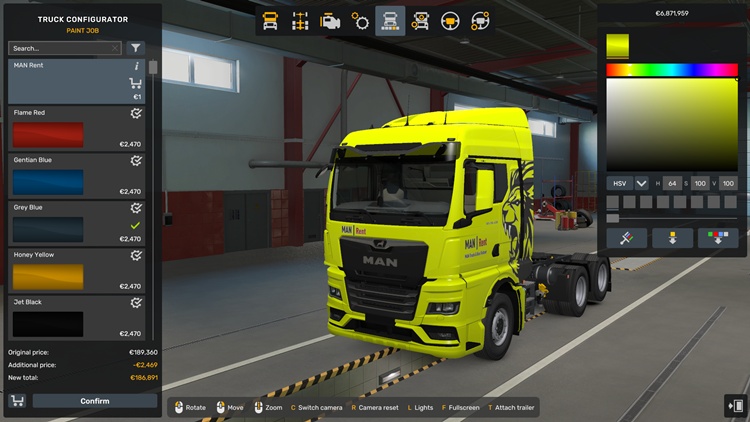This screenshot has height=422, width=750.
Task: Click the shopping cart button beside Confirm
Action: coord(17,401)
